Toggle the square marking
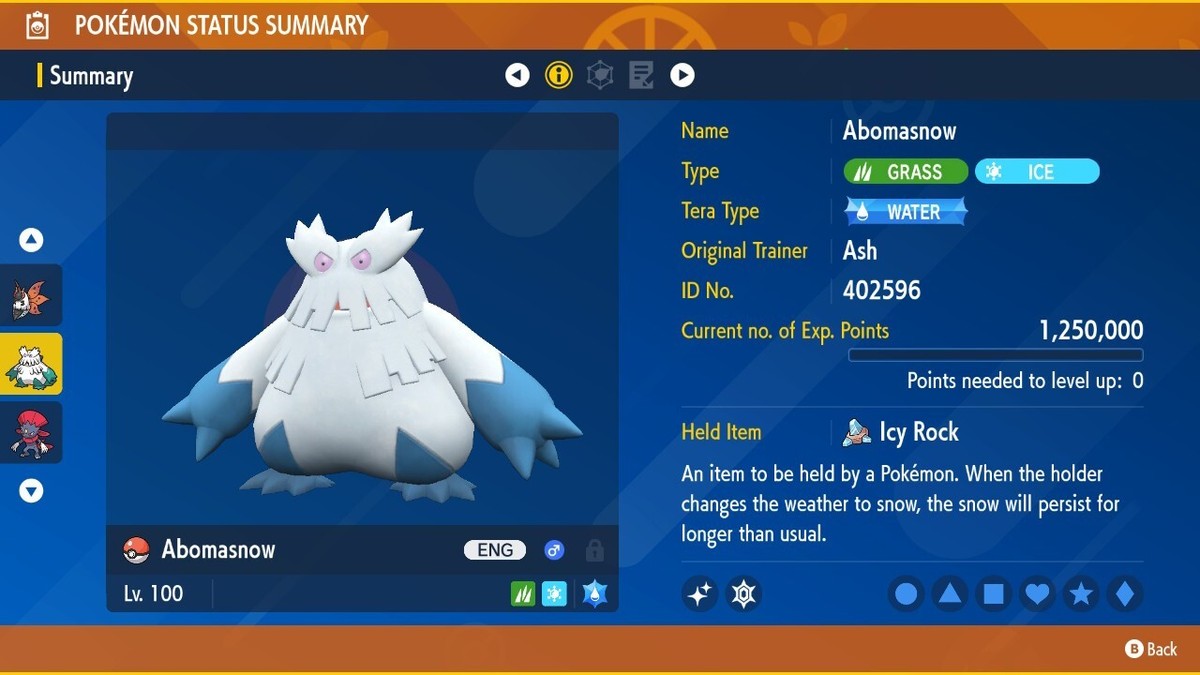The height and width of the screenshot is (675, 1200). click(x=993, y=594)
